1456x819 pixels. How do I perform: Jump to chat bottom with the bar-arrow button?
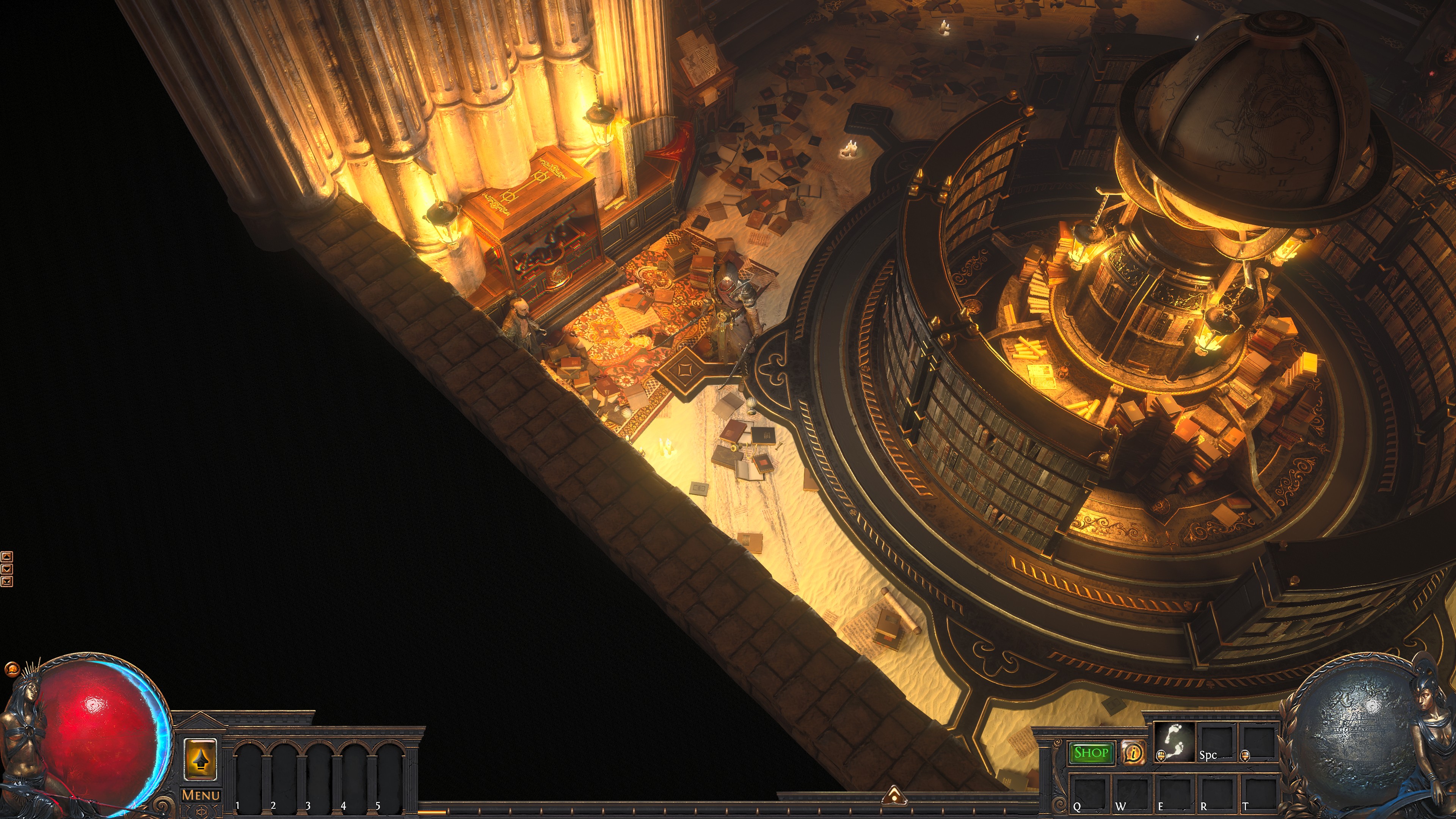7,581
